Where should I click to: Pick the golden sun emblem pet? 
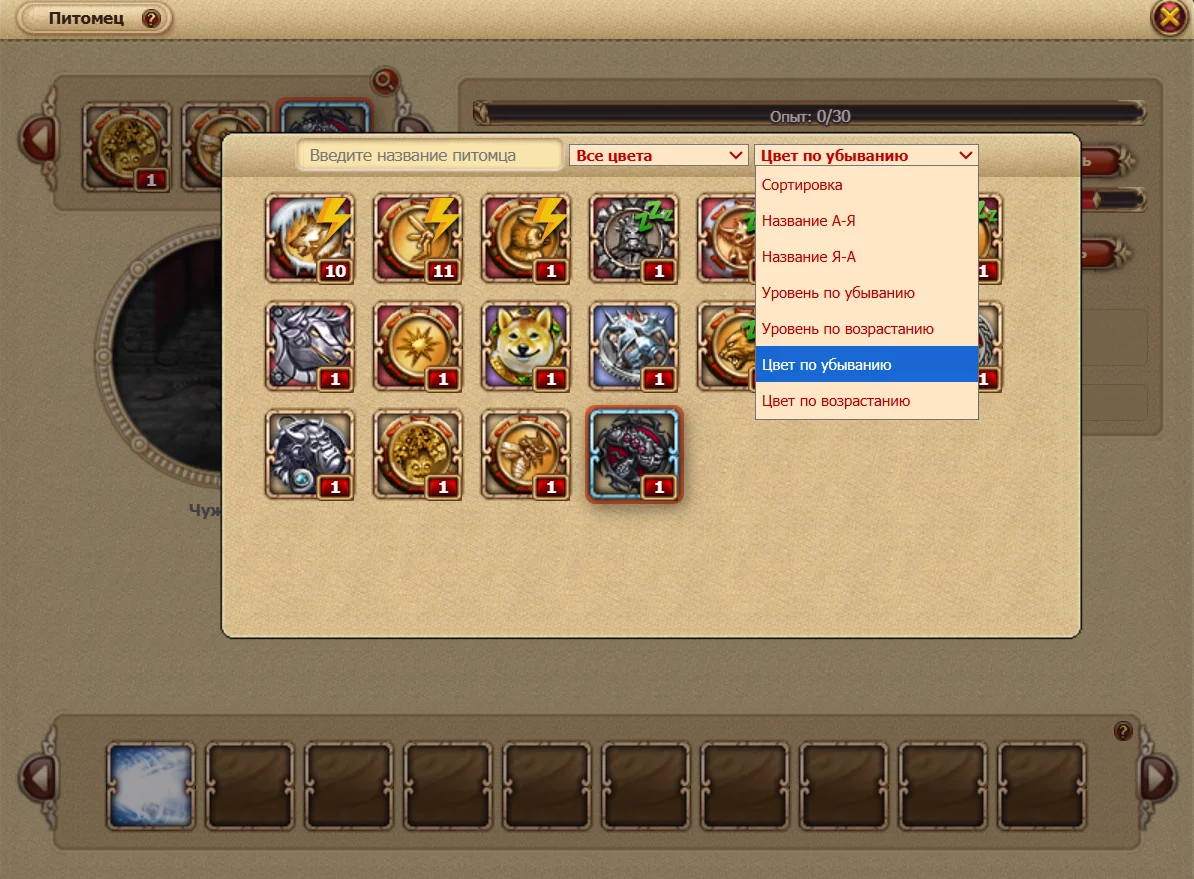pos(418,346)
